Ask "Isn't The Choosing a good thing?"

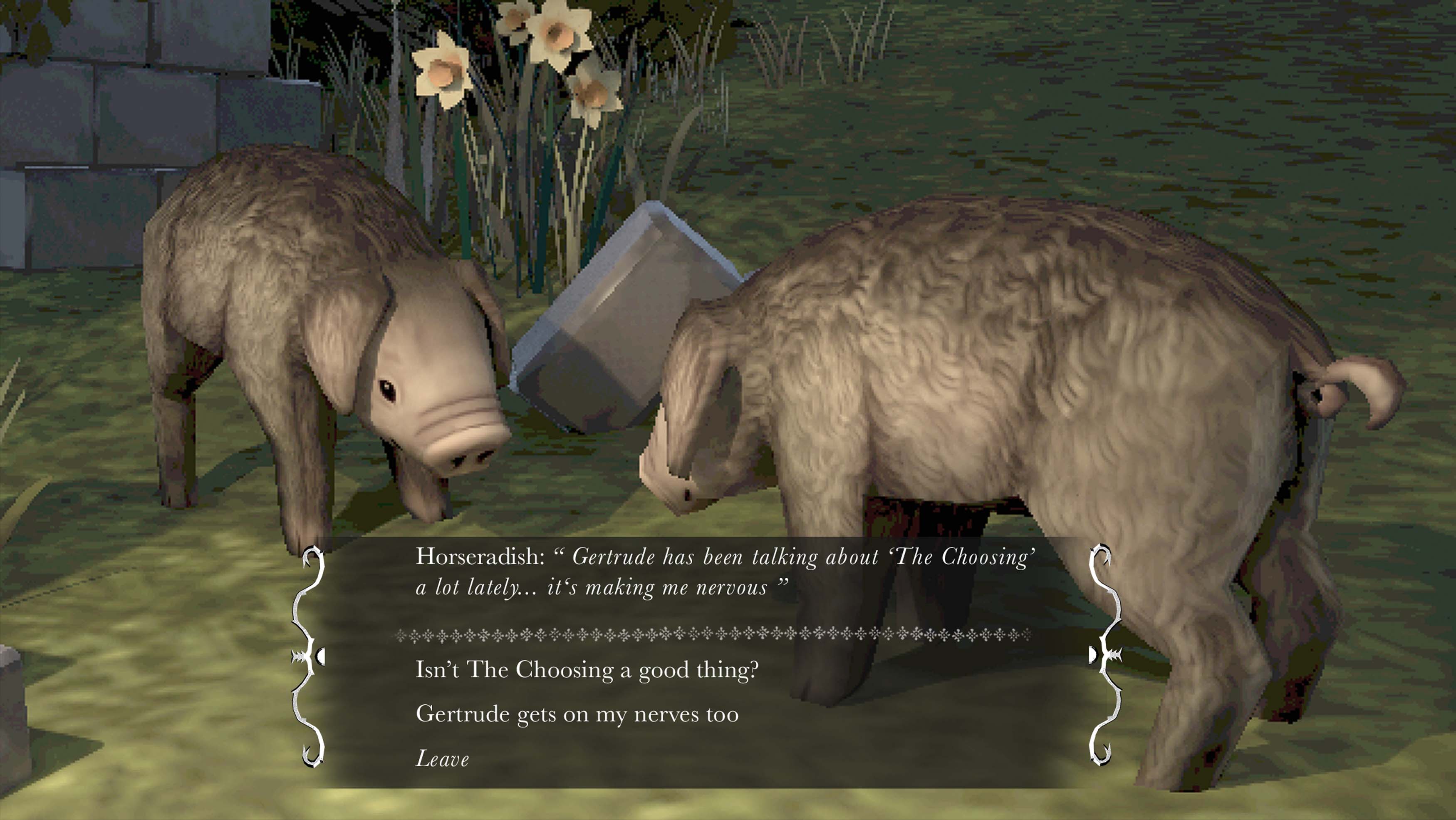pos(586,670)
